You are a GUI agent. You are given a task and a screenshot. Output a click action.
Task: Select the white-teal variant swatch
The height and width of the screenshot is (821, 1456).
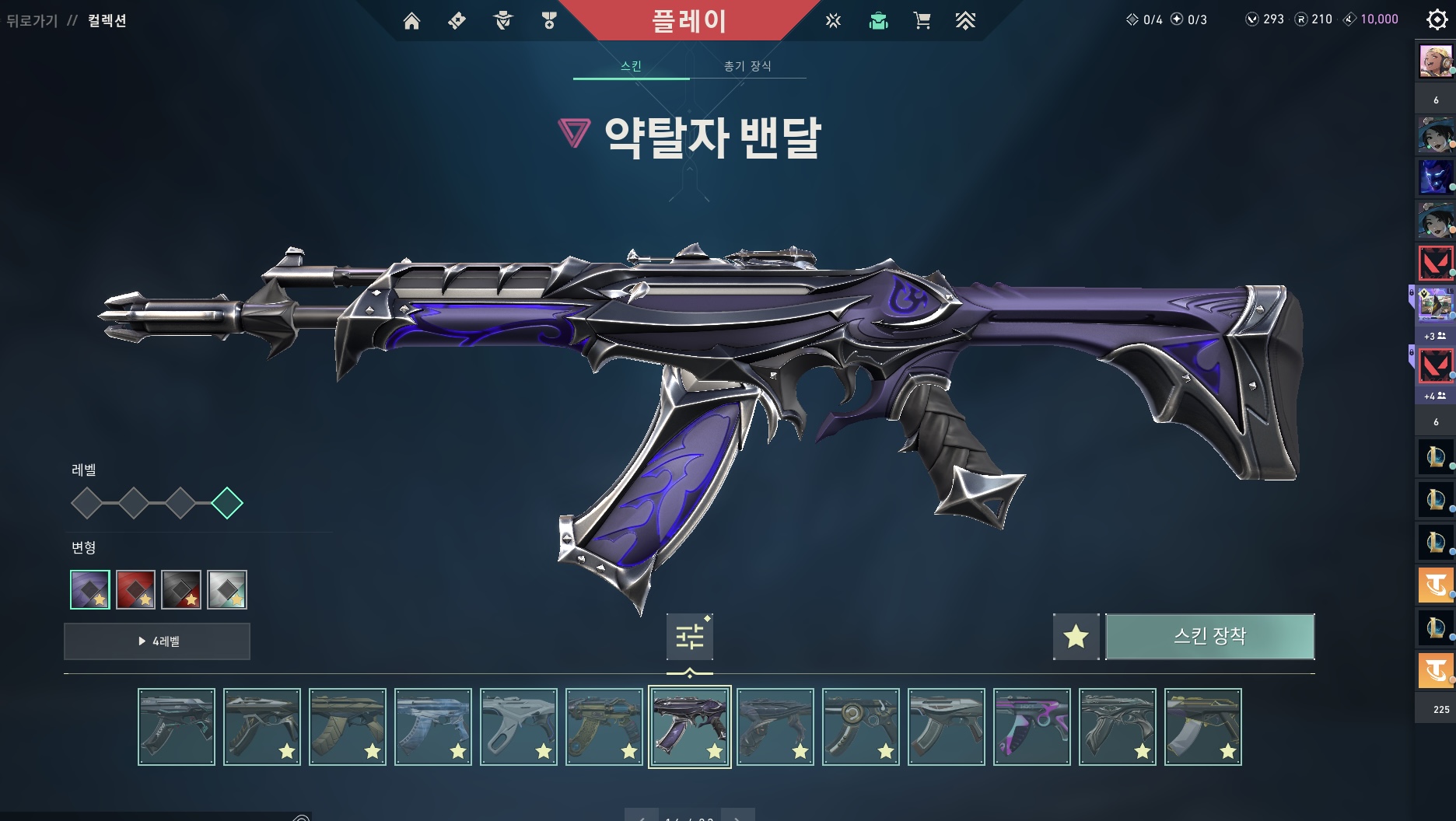(227, 589)
